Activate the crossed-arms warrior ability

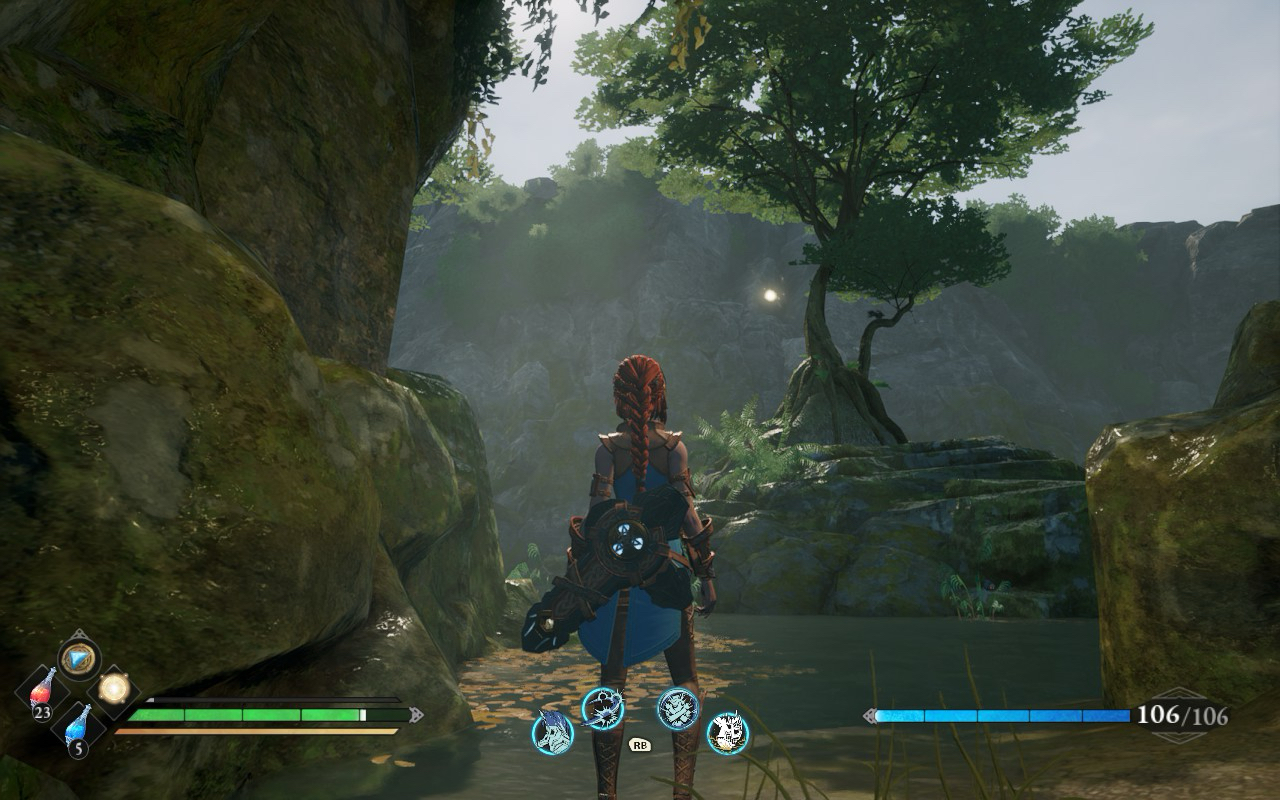point(678,708)
